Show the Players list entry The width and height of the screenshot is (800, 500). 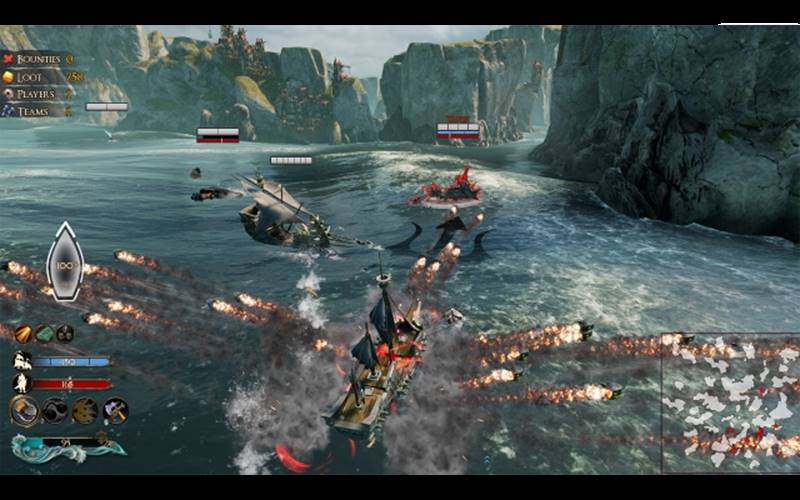[36, 94]
